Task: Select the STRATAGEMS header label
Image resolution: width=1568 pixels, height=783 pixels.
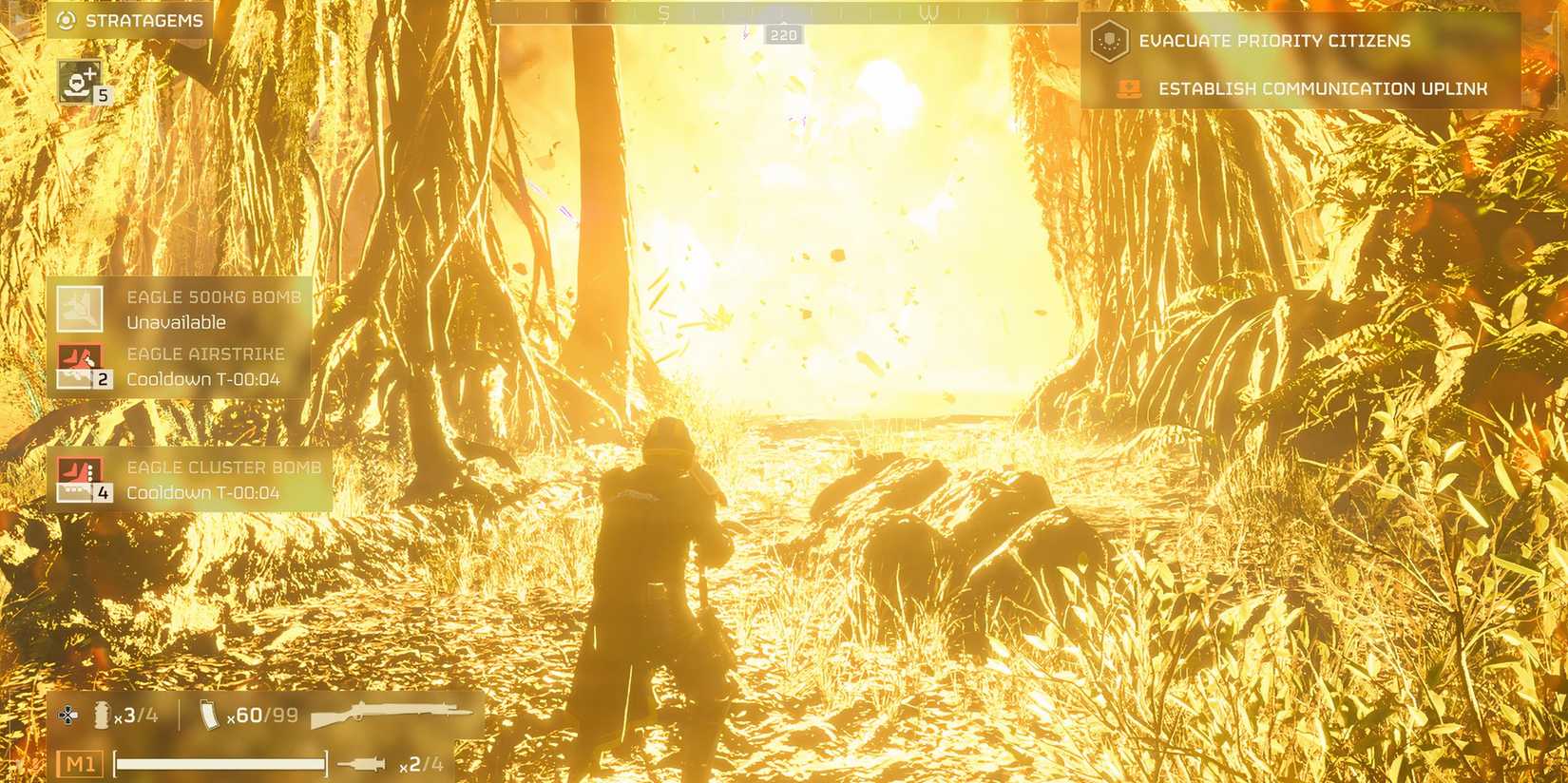Action: point(143,18)
